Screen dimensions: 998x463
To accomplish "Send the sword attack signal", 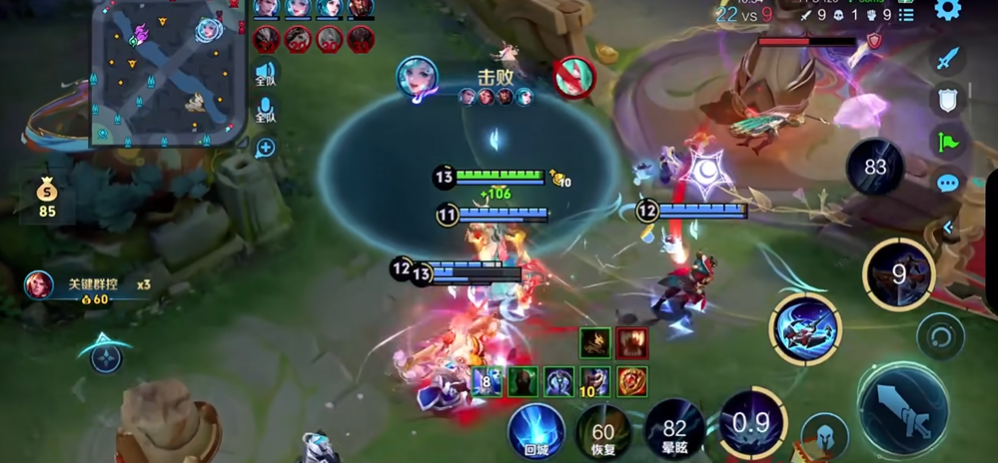I will (x=947, y=59).
